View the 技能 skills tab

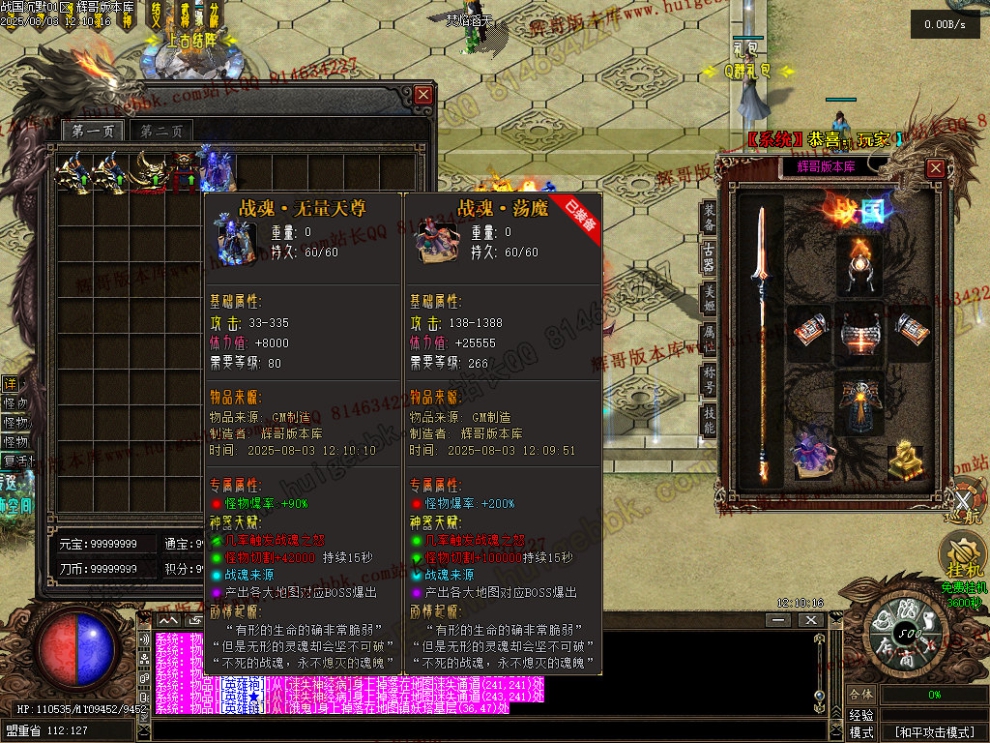coord(709,419)
